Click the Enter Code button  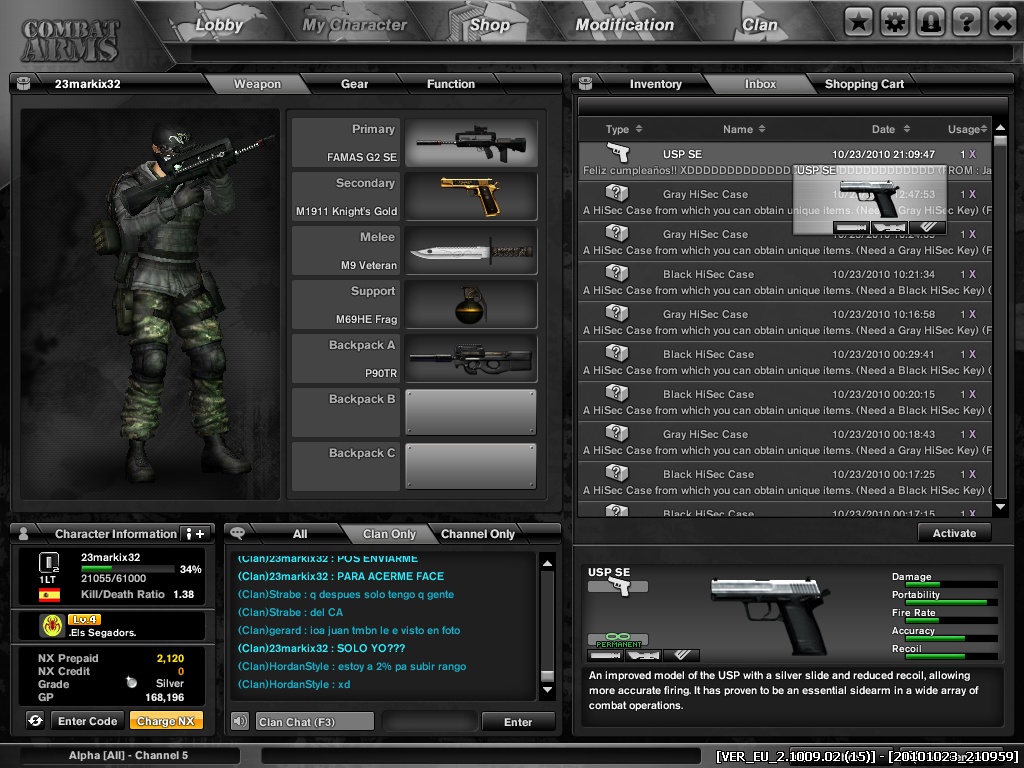pos(88,721)
